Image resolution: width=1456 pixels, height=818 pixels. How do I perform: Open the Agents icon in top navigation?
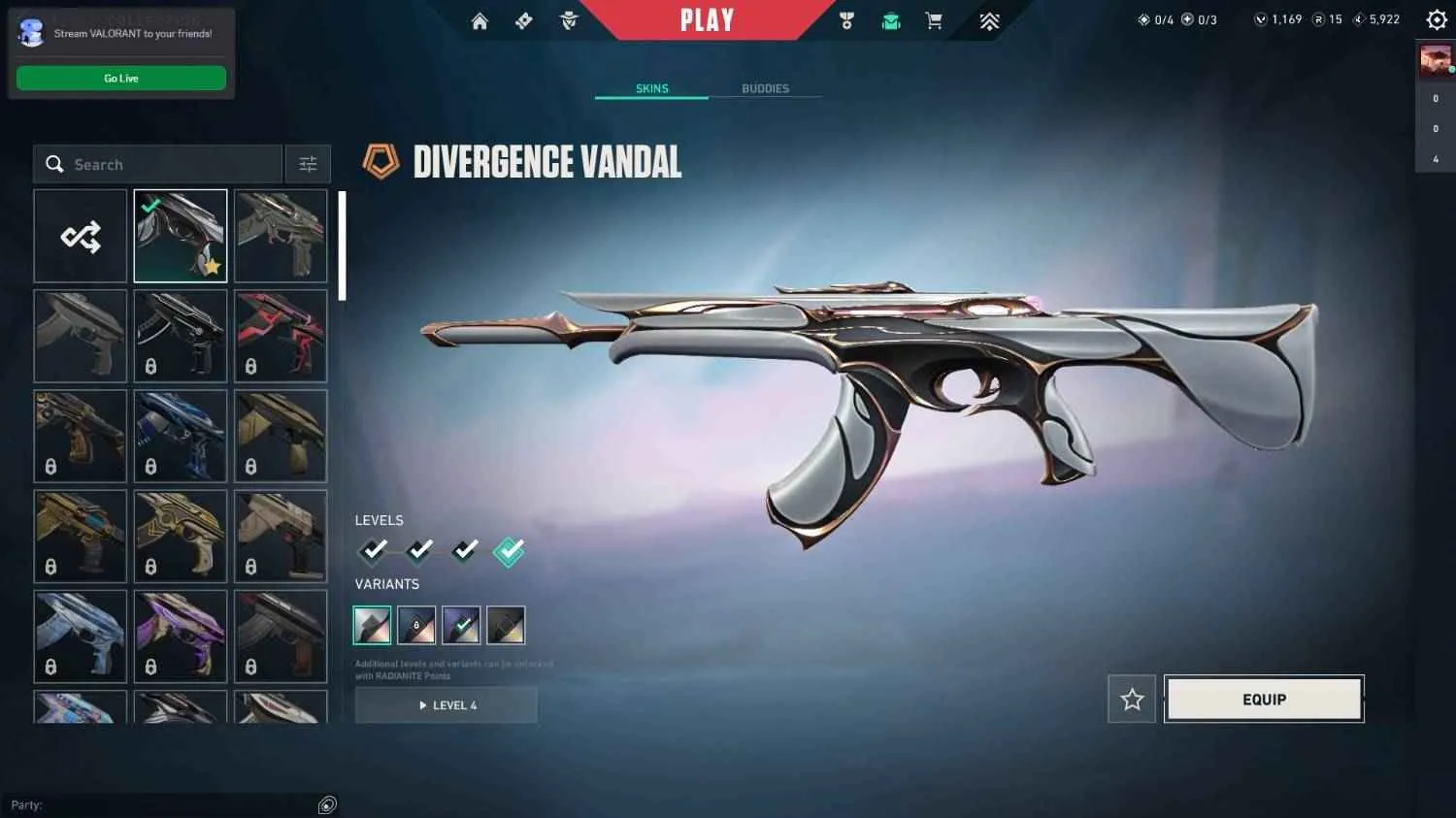(569, 20)
